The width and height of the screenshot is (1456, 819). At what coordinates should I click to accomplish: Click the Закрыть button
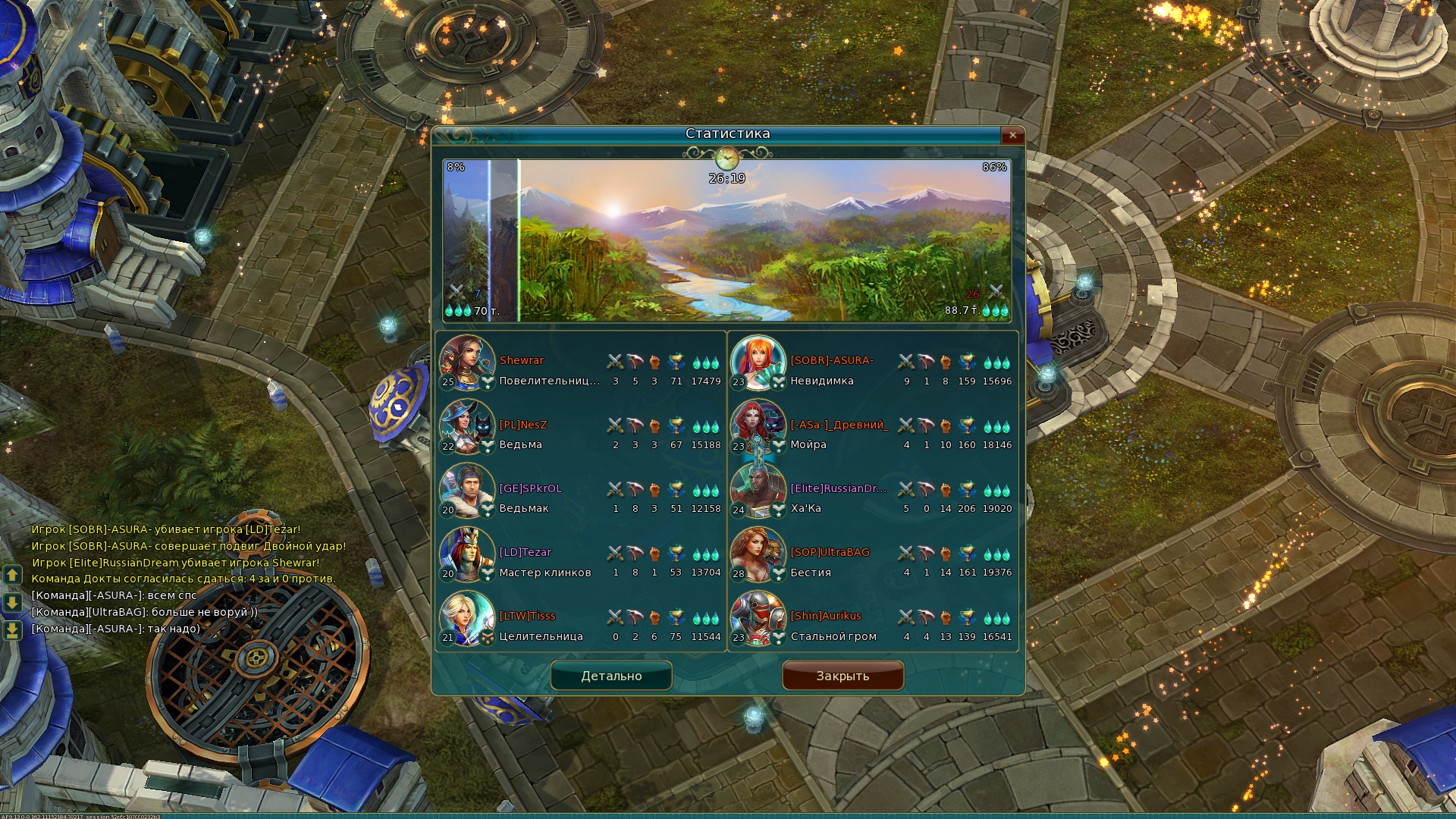(843, 676)
